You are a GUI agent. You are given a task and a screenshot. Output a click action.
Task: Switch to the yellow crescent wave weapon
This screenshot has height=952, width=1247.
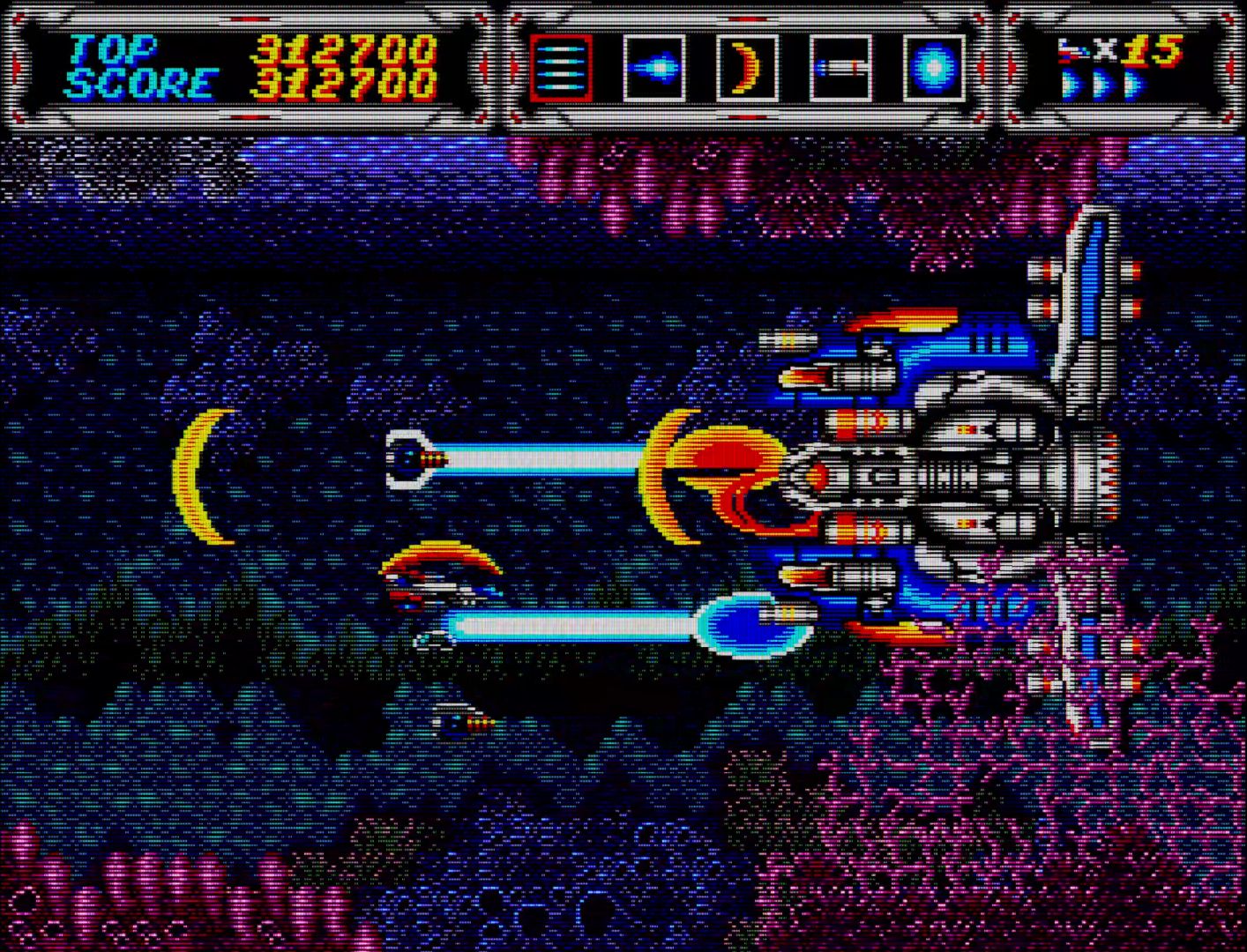tap(747, 68)
